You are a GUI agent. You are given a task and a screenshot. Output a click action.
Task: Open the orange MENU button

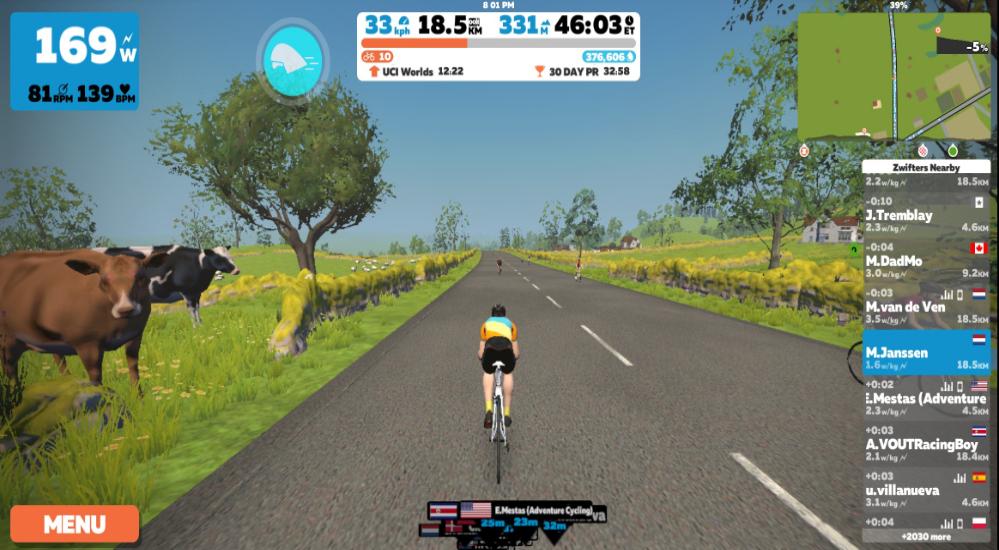click(x=74, y=524)
